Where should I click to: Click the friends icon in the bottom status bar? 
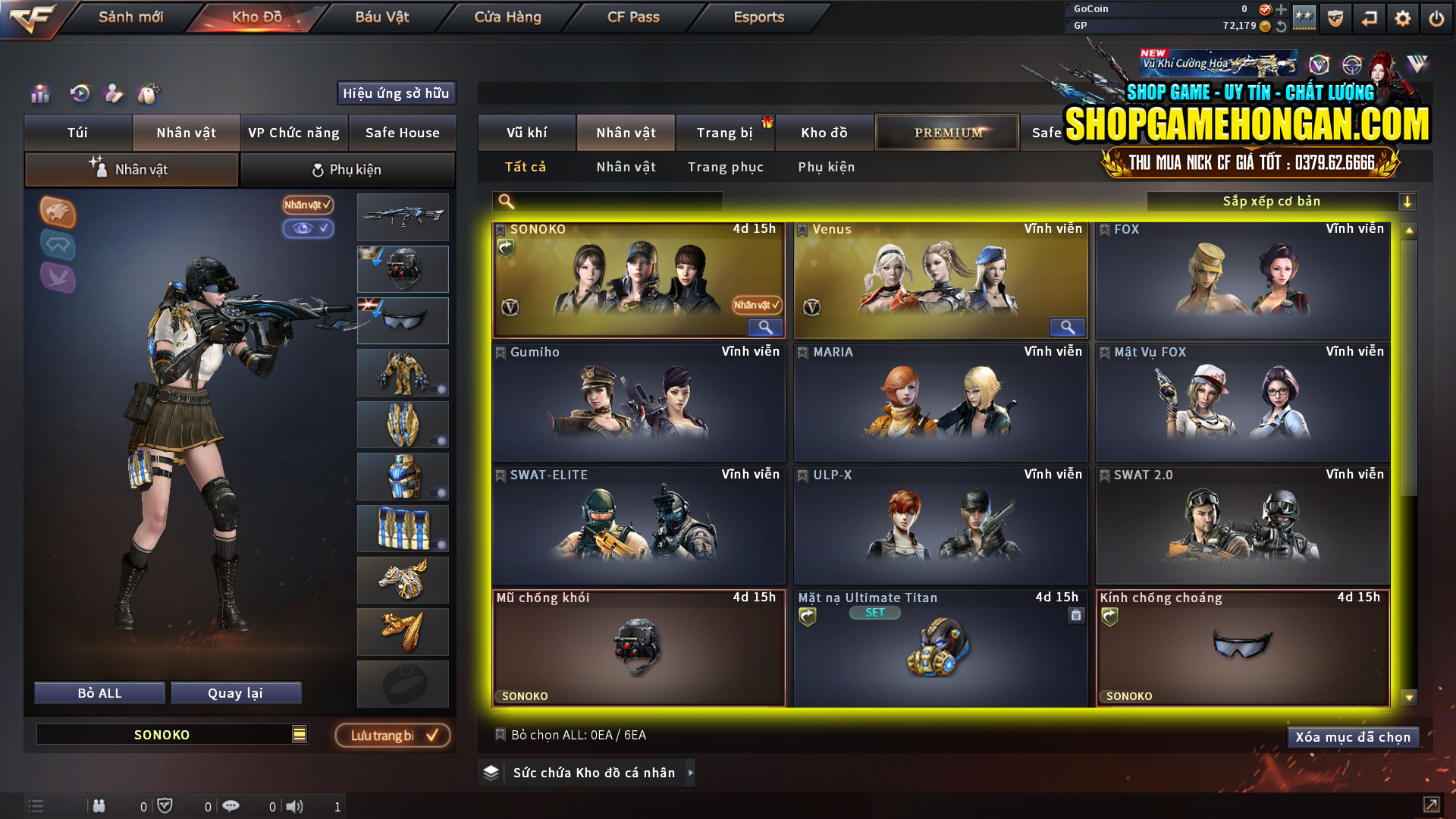(x=99, y=805)
